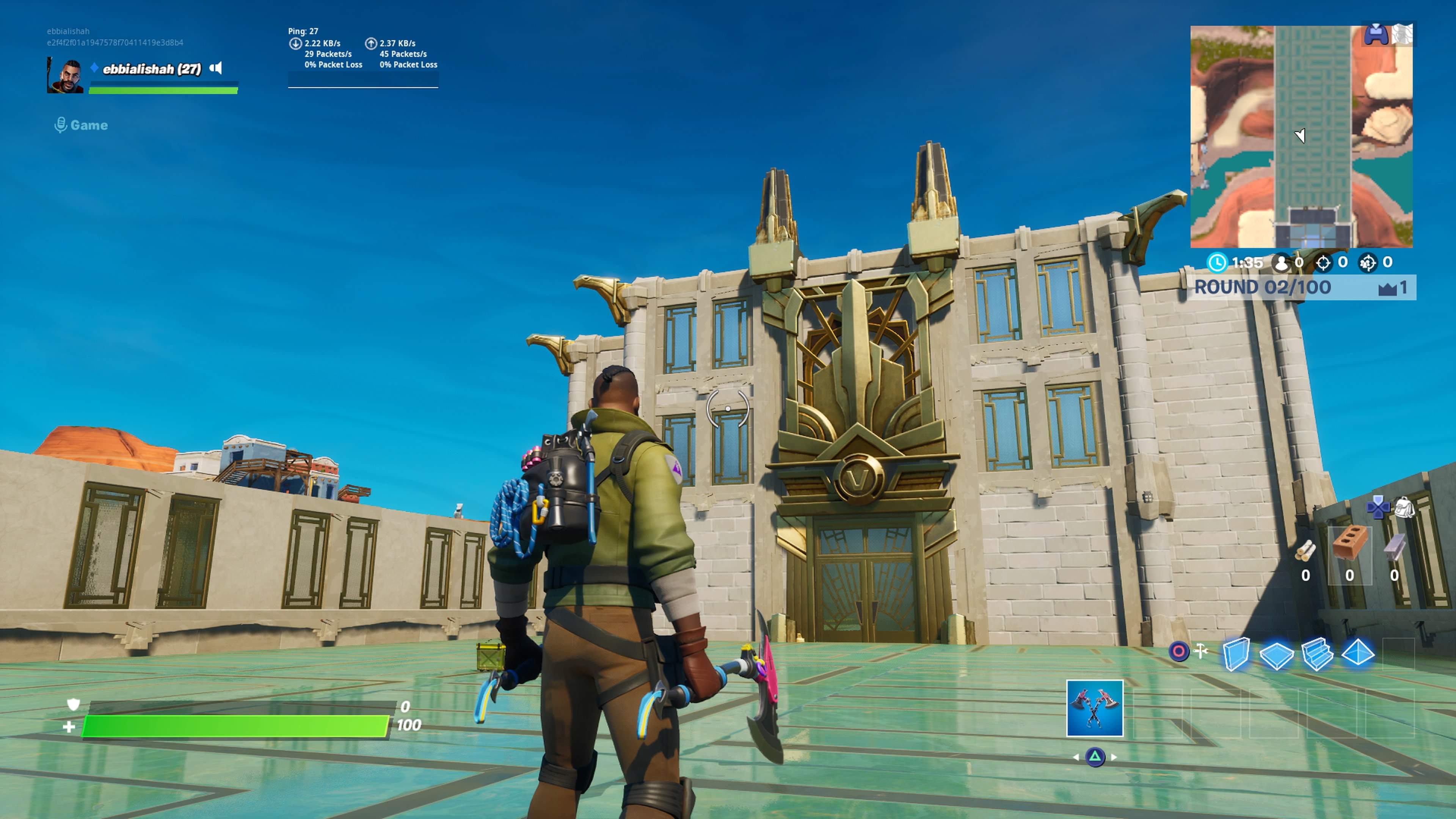This screenshot has width=1456, height=819.
Task: Click the metal material icon
Action: pos(1395,546)
